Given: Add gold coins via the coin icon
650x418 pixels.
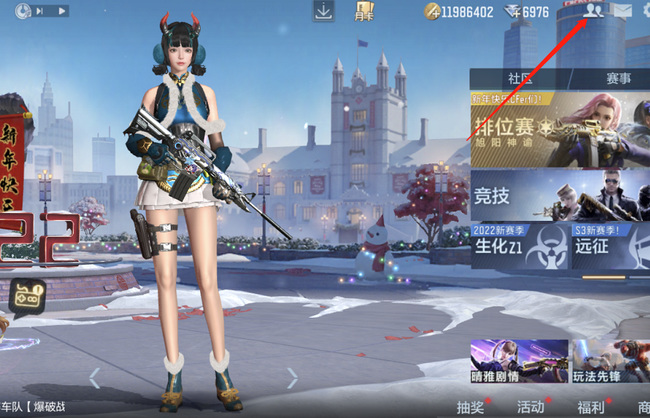Looking at the screenshot, I should [432, 12].
